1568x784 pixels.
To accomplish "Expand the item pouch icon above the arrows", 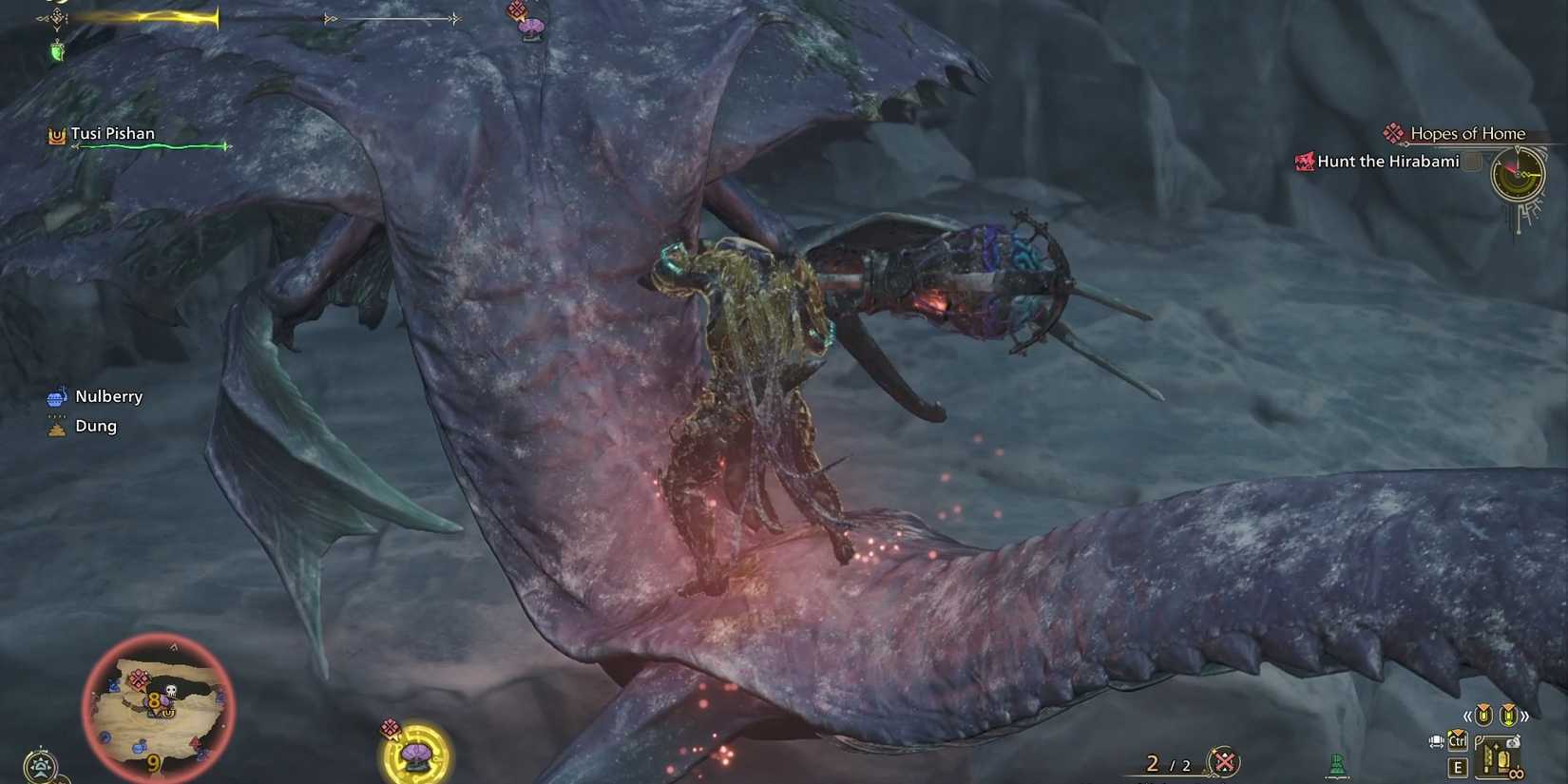I will coord(1482,713).
